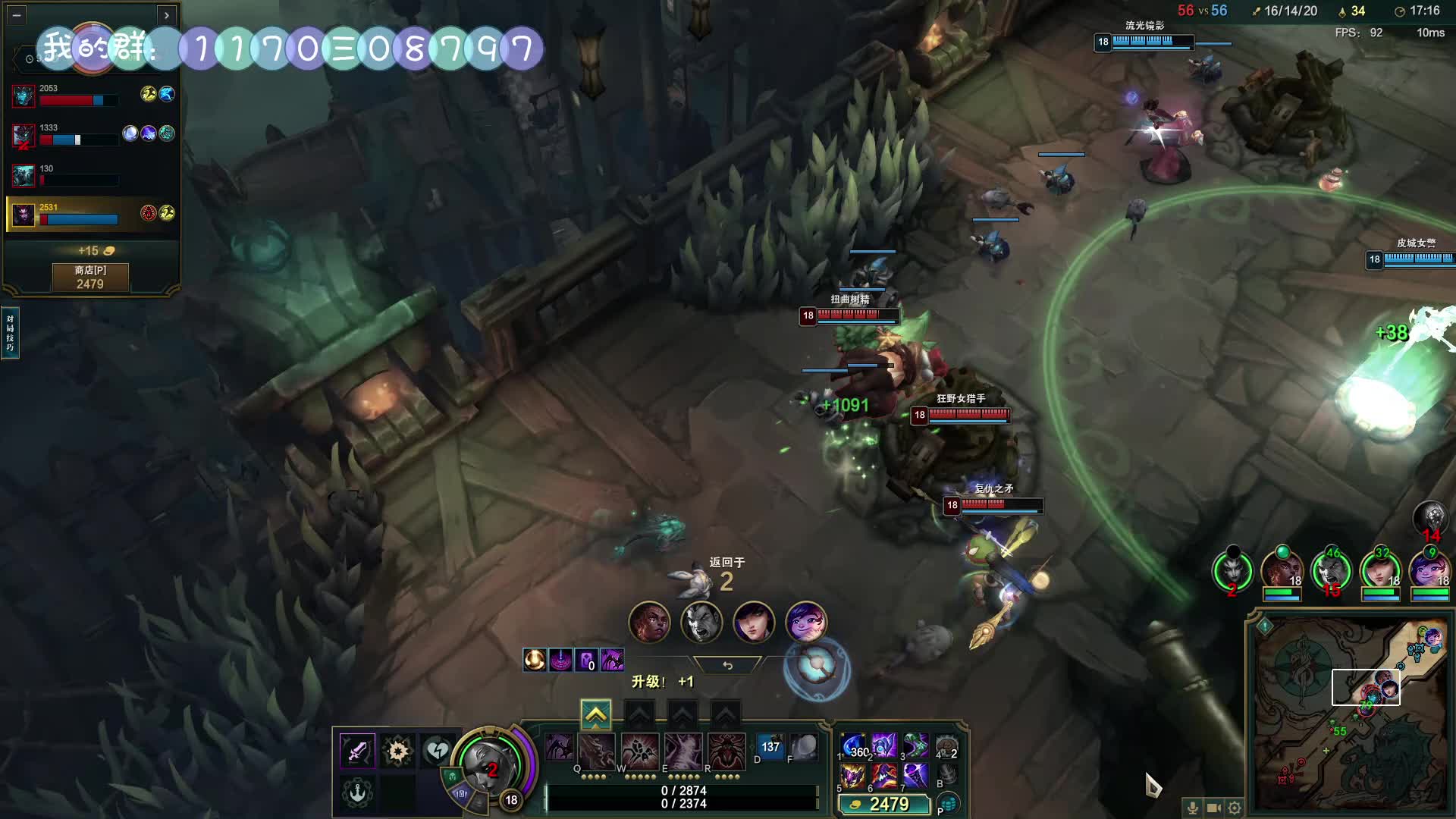The width and height of the screenshot is (1456, 819).
Task: Click the undo arrow button above the ability bar
Action: coord(727,665)
